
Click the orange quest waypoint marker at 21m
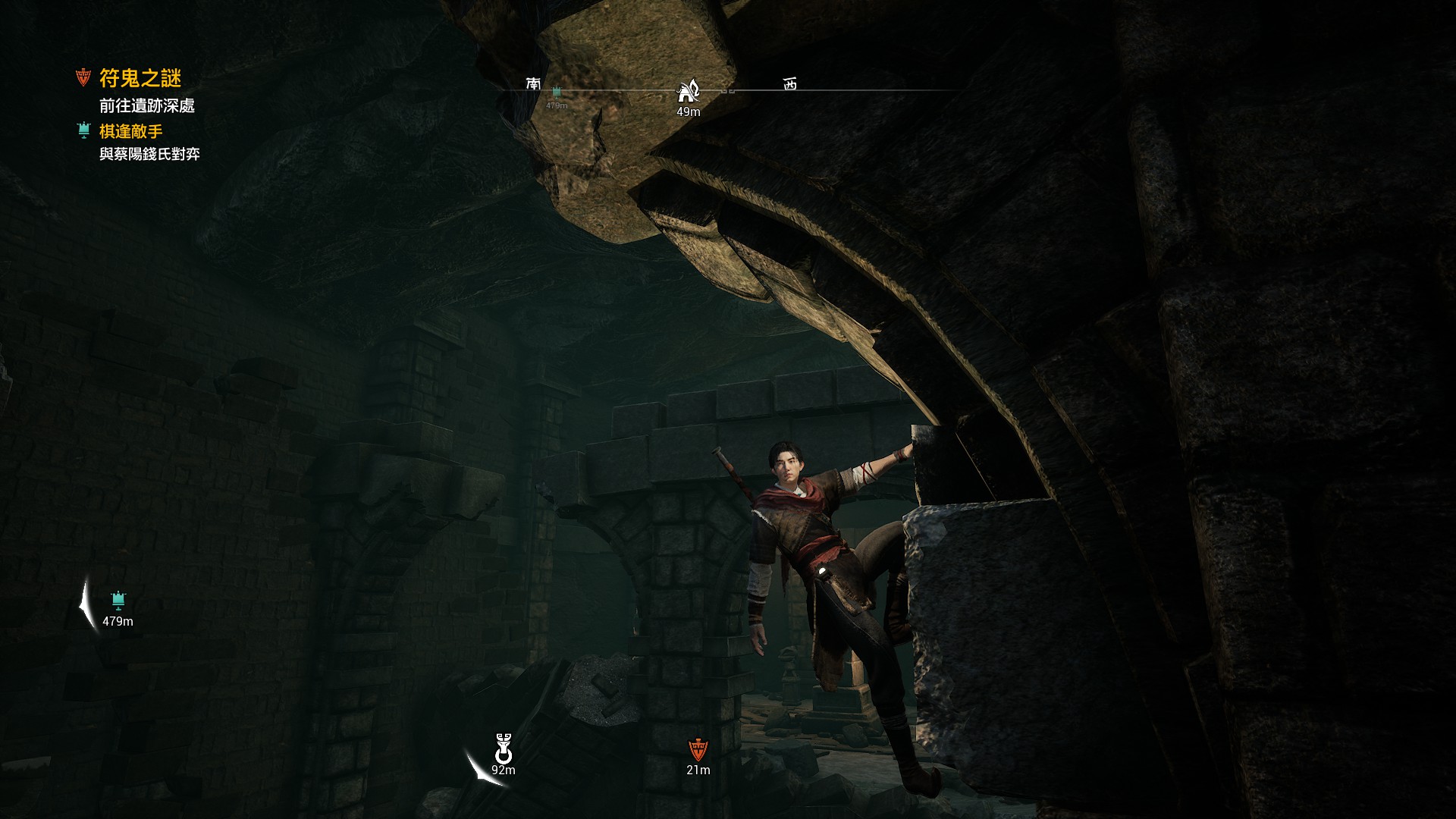coord(698,750)
